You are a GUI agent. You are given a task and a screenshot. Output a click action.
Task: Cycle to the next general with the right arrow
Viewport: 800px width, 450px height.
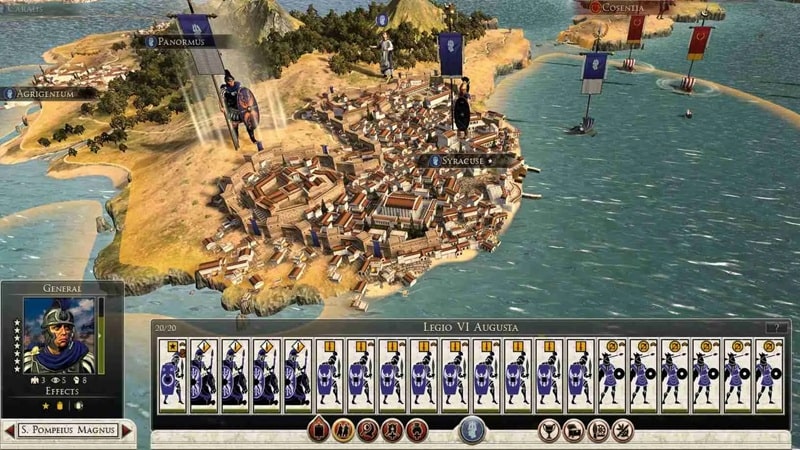tap(126, 430)
